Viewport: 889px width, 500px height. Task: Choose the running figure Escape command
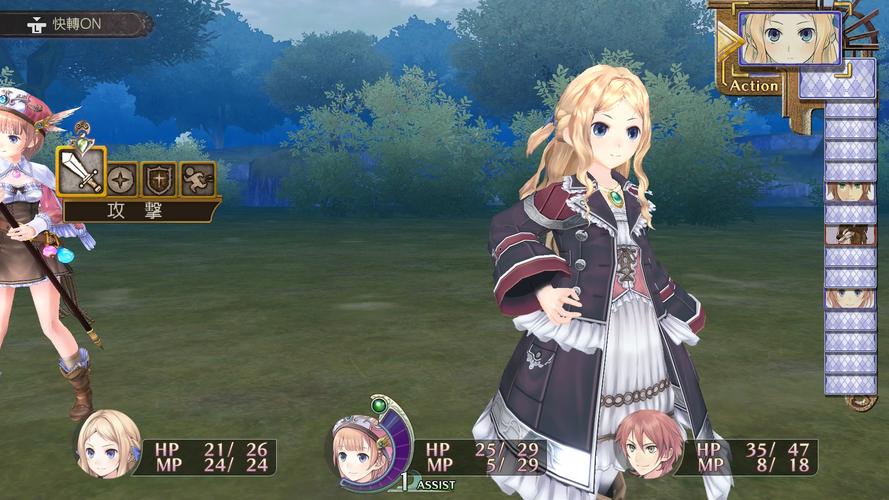(197, 179)
